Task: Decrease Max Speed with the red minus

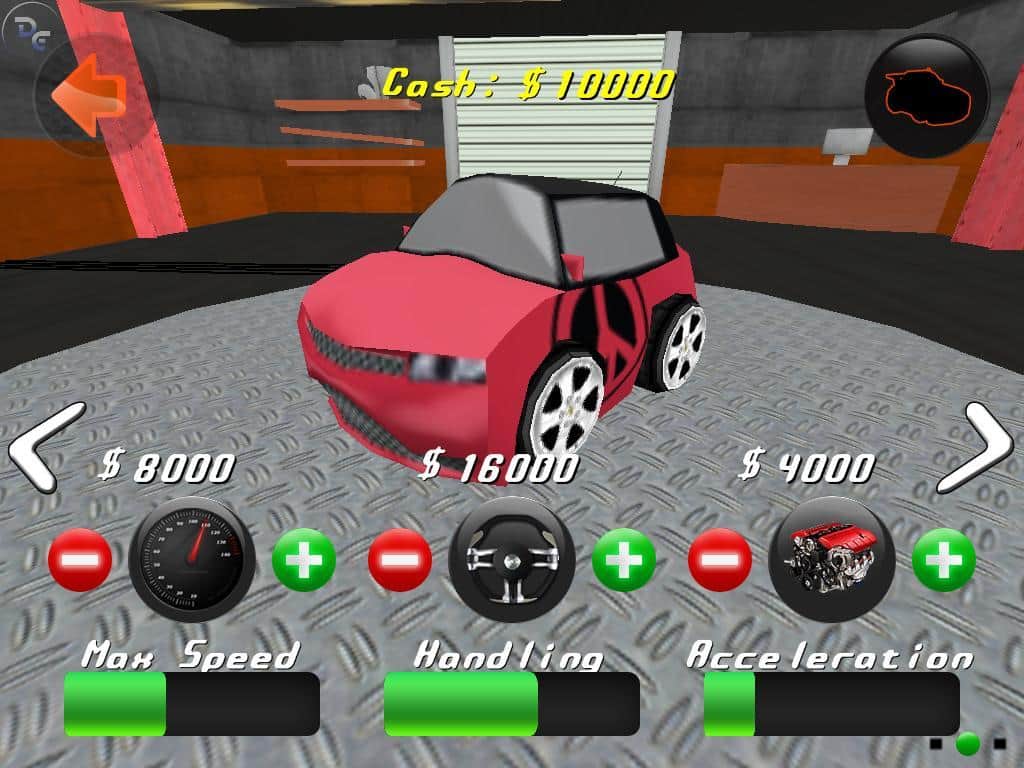Action: (x=80, y=560)
